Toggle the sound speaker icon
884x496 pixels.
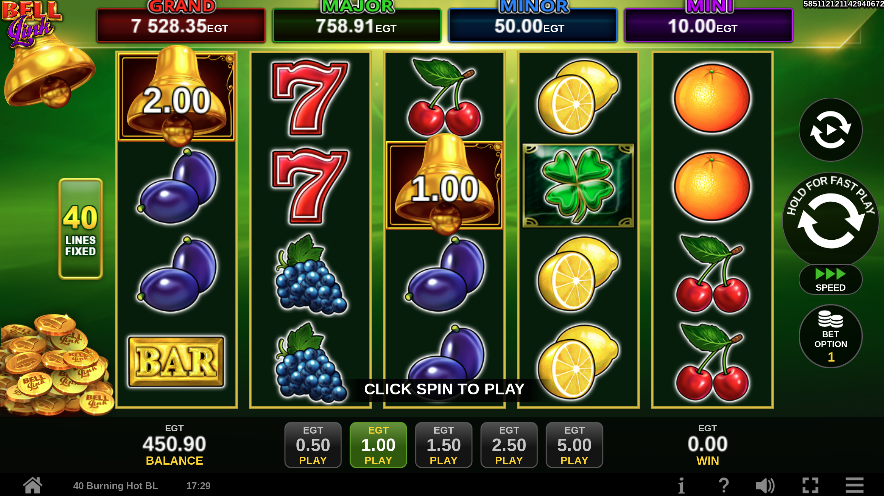pyautogui.click(x=765, y=486)
